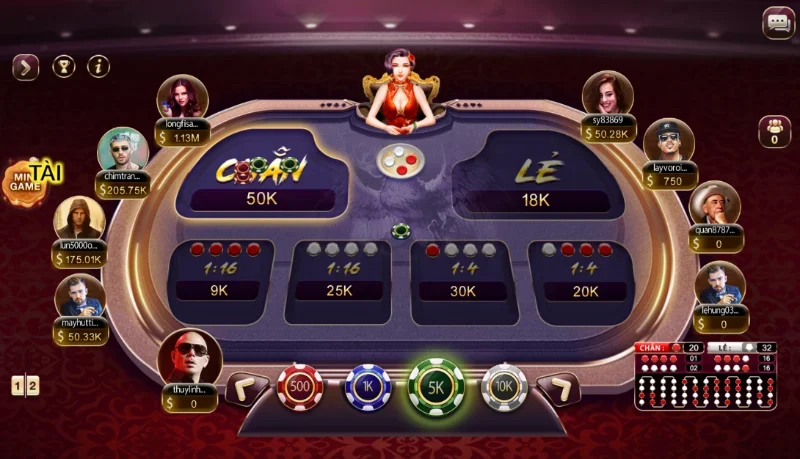
Task: View the spectators list icon
Action: click(x=774, y=131)
